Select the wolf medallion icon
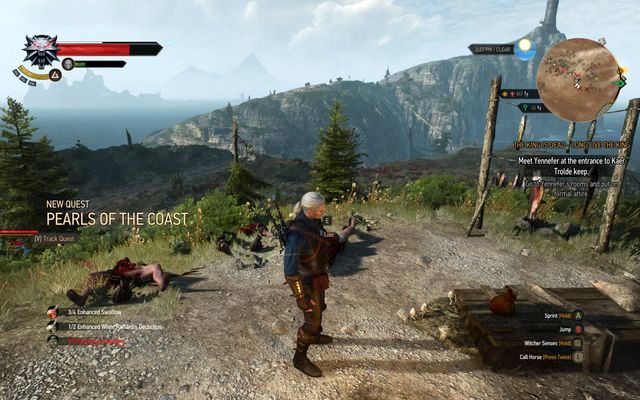 click(40, 50)
